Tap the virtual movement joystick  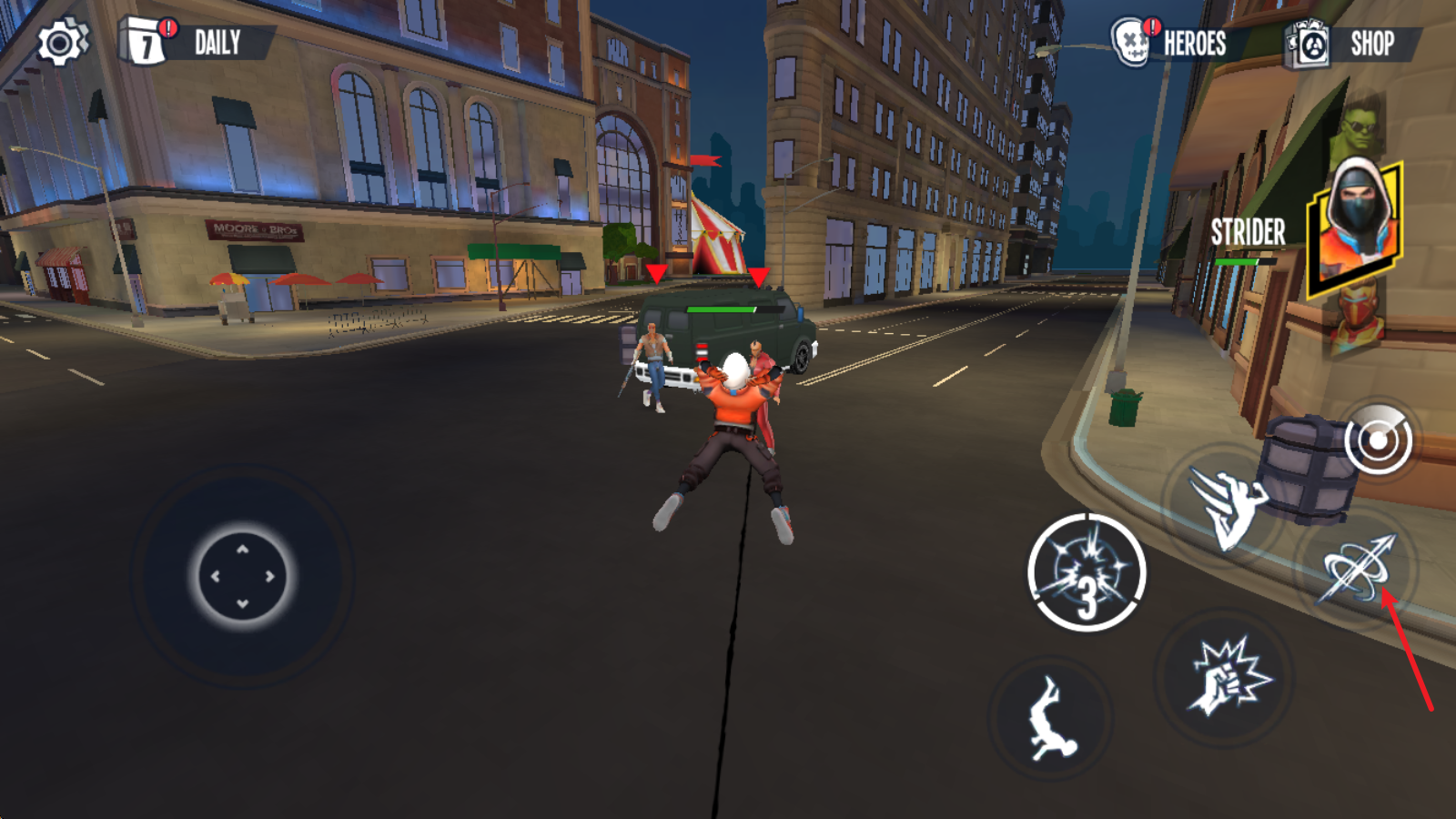point(243,576)
